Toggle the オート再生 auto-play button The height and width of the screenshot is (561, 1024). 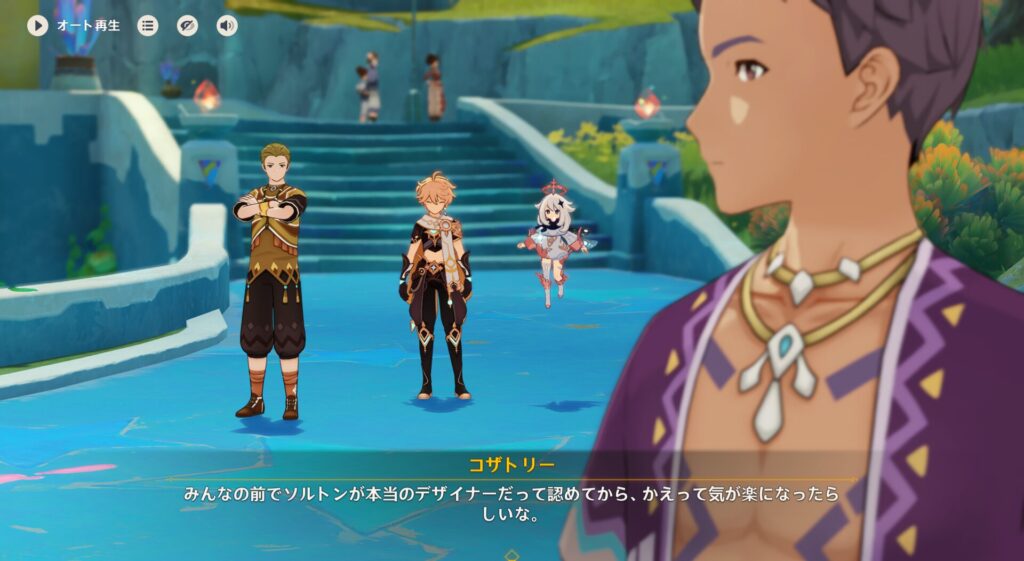[38, 26]
